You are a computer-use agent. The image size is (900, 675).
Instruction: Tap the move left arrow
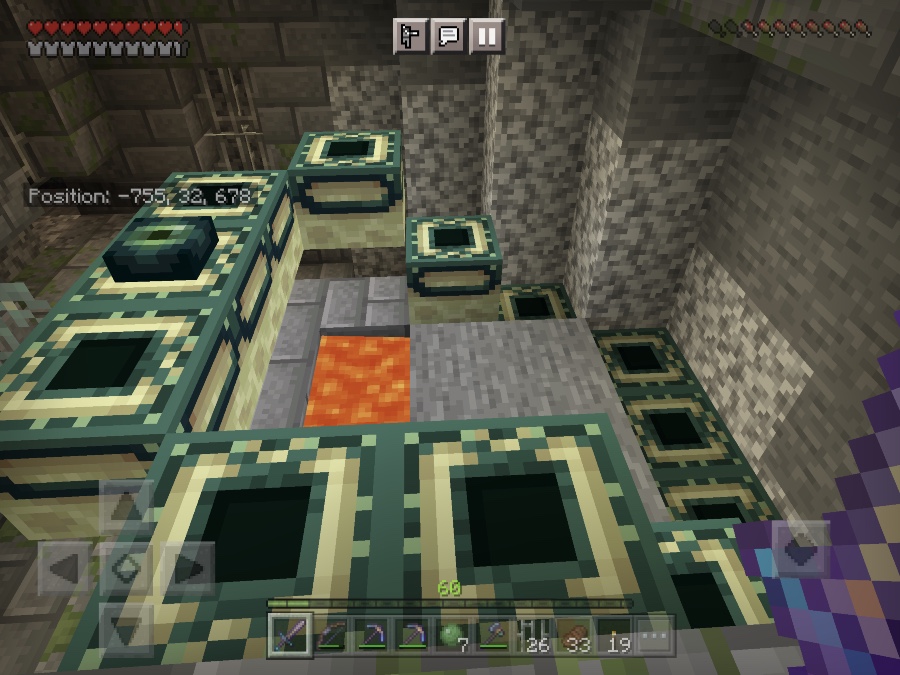tap(66, 570)
